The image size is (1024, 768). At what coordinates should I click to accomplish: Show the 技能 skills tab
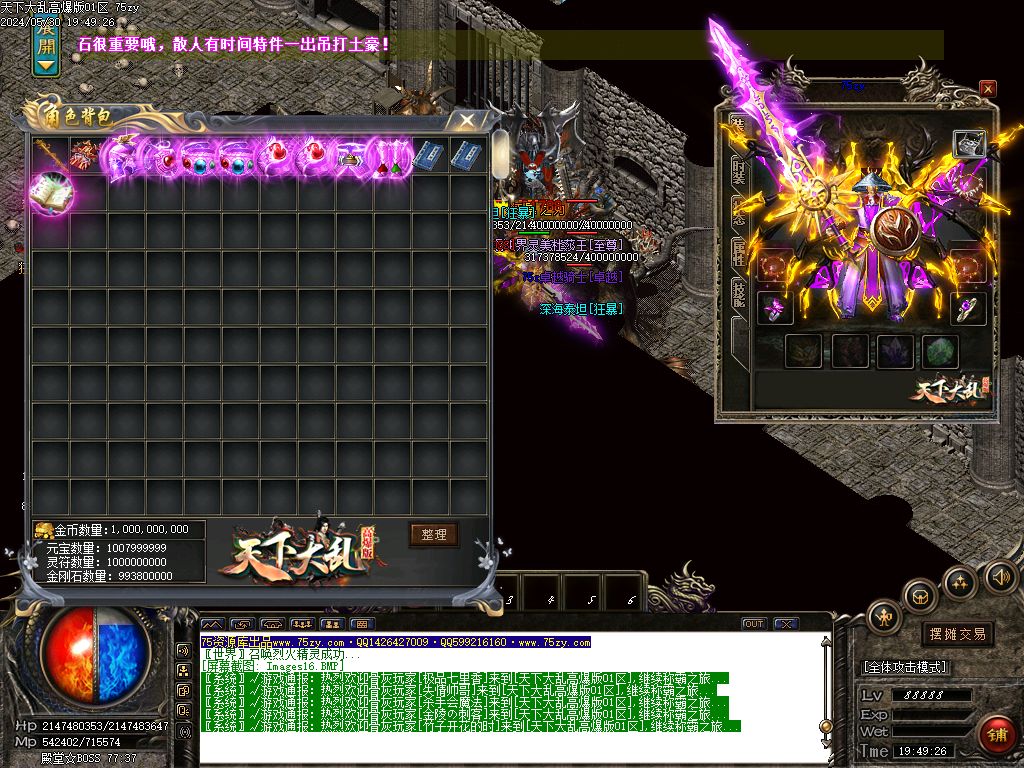pos(738,293)
